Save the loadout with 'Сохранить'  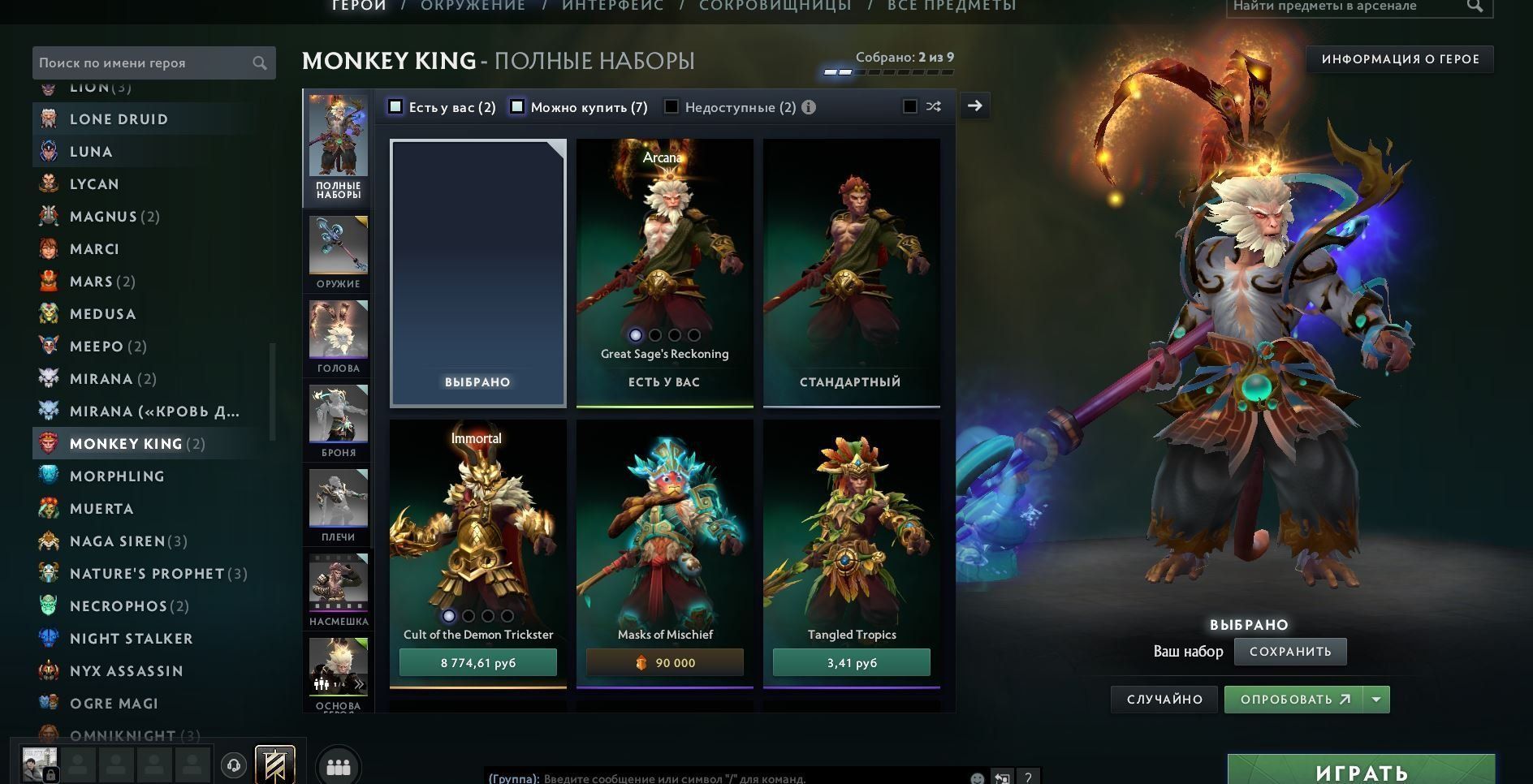coord(1289,652)
